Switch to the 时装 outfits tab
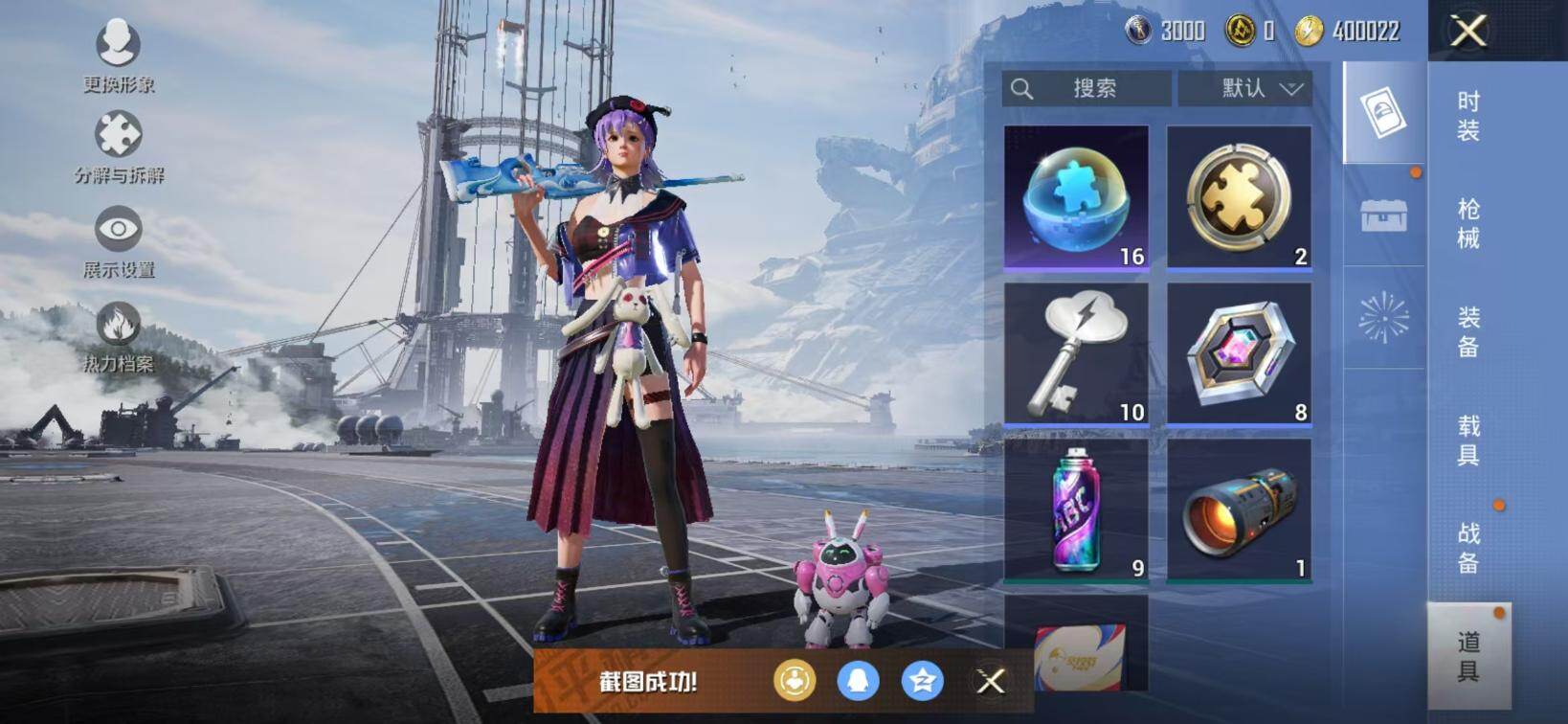This screenshot has height=724, width=1568. coord(1468,116)
